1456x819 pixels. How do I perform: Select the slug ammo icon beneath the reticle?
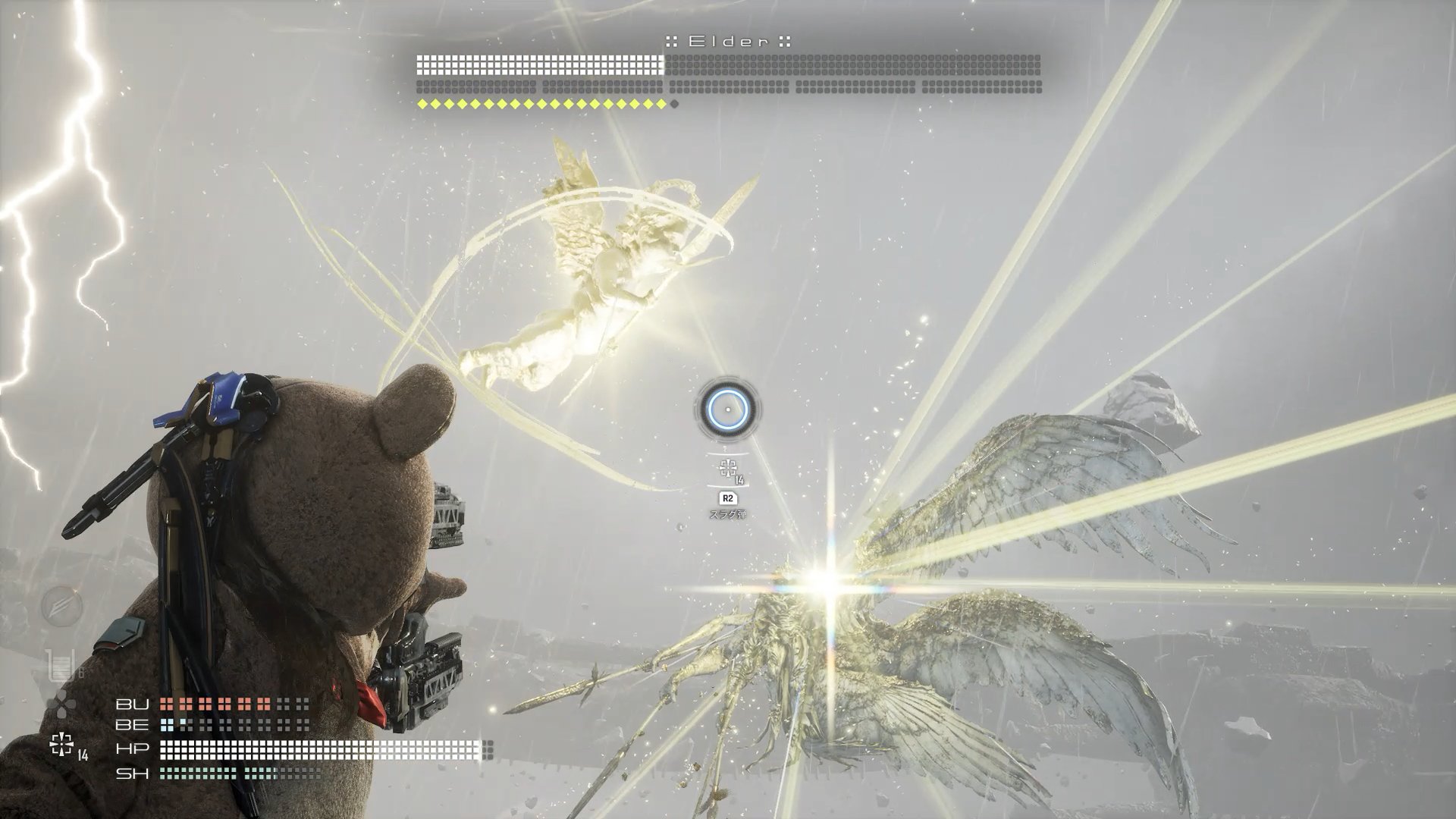point(729,469)
